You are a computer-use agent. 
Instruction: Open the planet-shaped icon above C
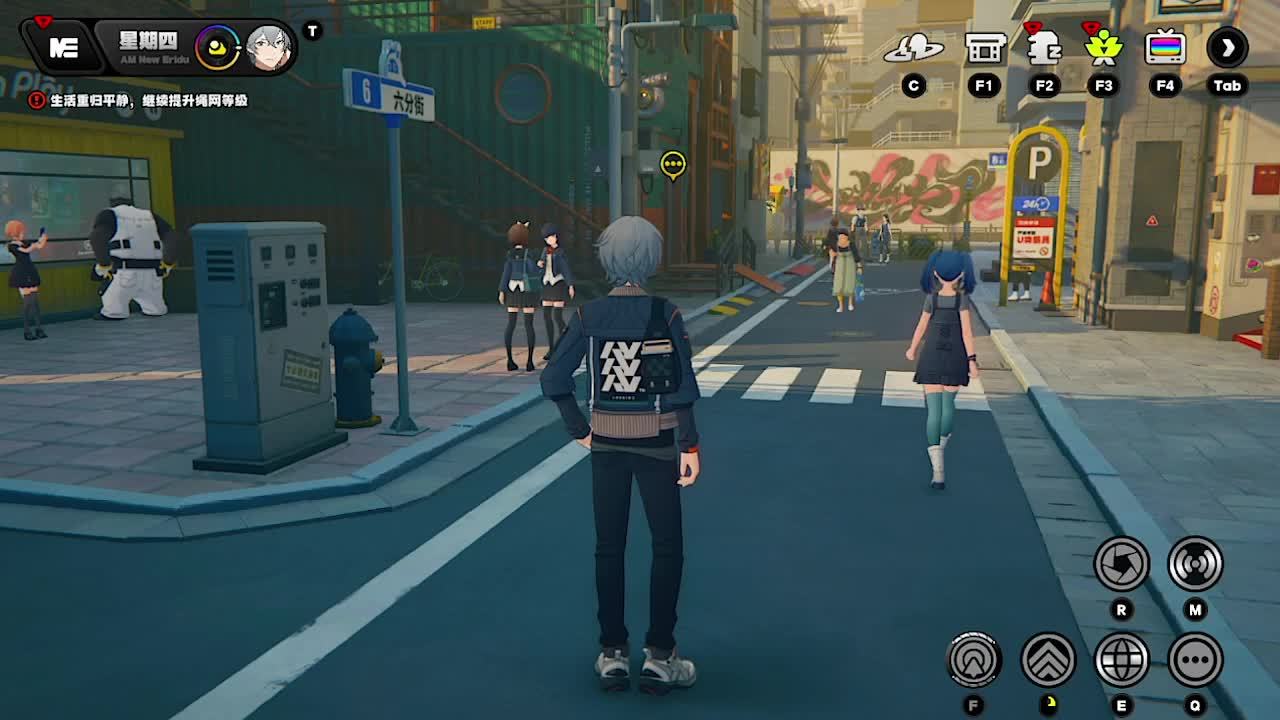pos(913,47)
